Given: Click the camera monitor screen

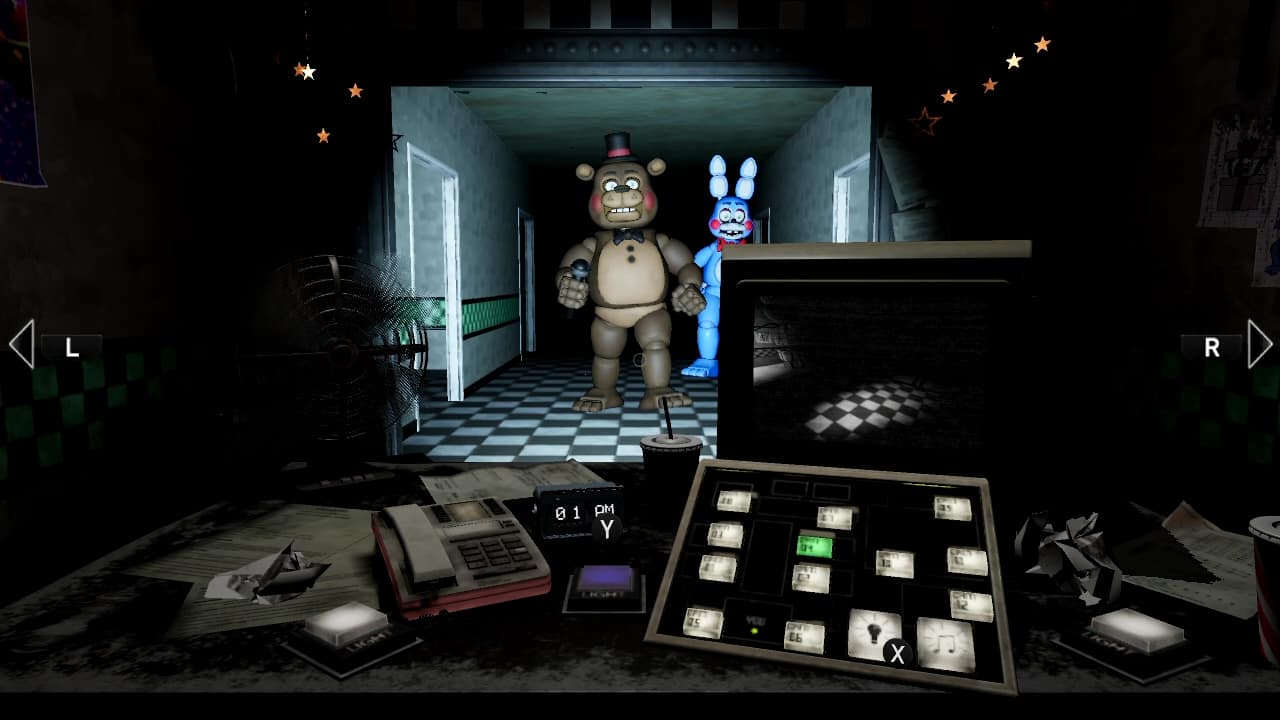Looking at the screenshot, I should (880, 370).
